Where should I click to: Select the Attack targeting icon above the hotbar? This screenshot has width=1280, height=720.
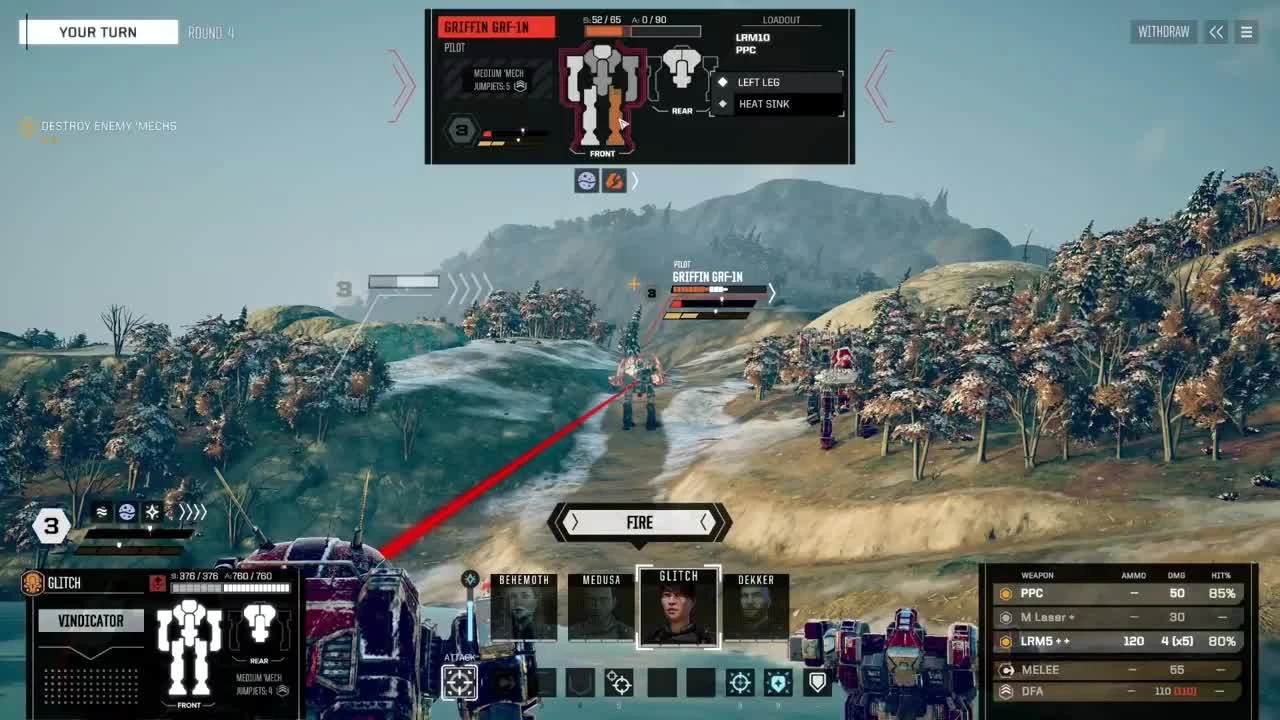pos(459,682)
